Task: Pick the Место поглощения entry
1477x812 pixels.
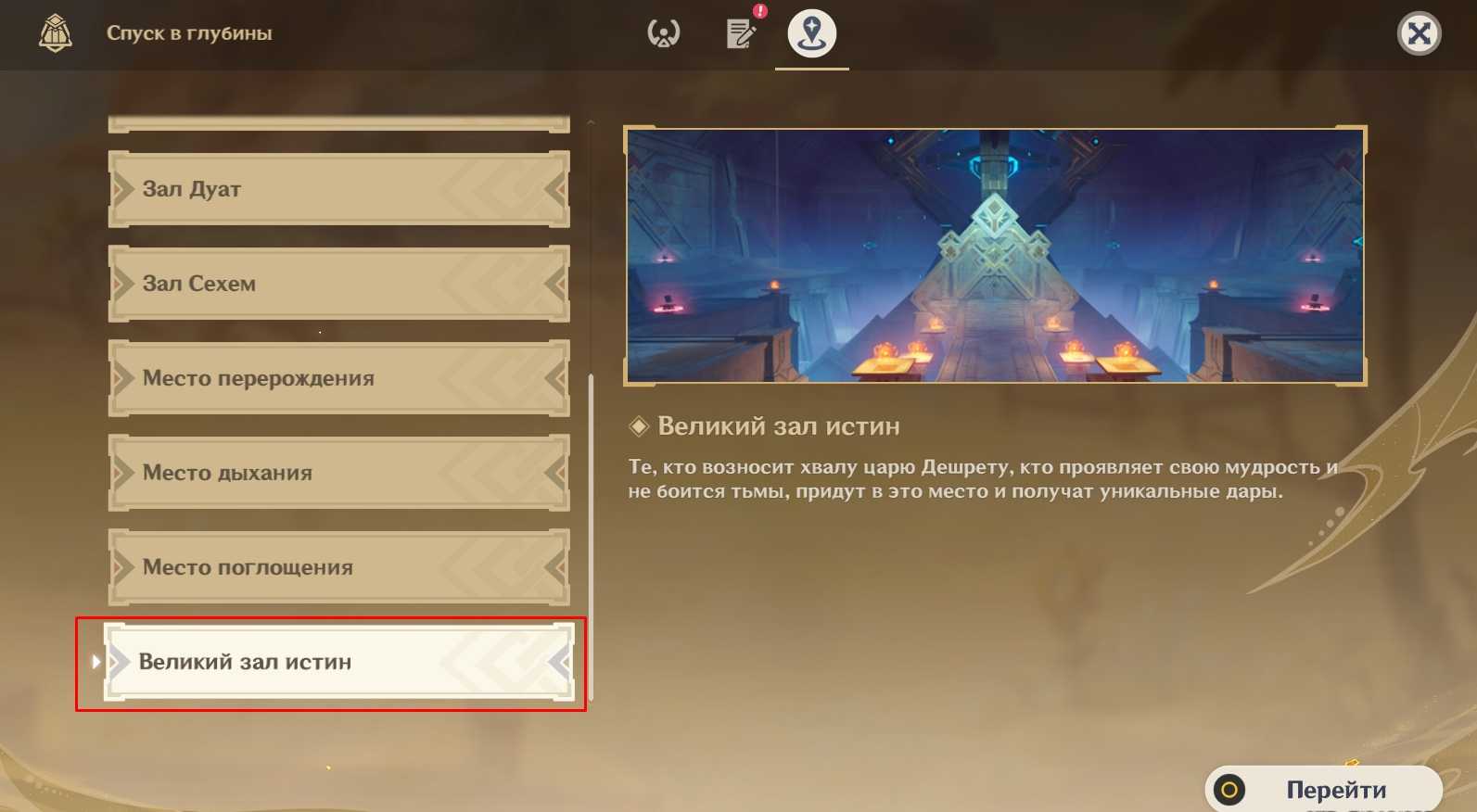Action: [338, 567]
